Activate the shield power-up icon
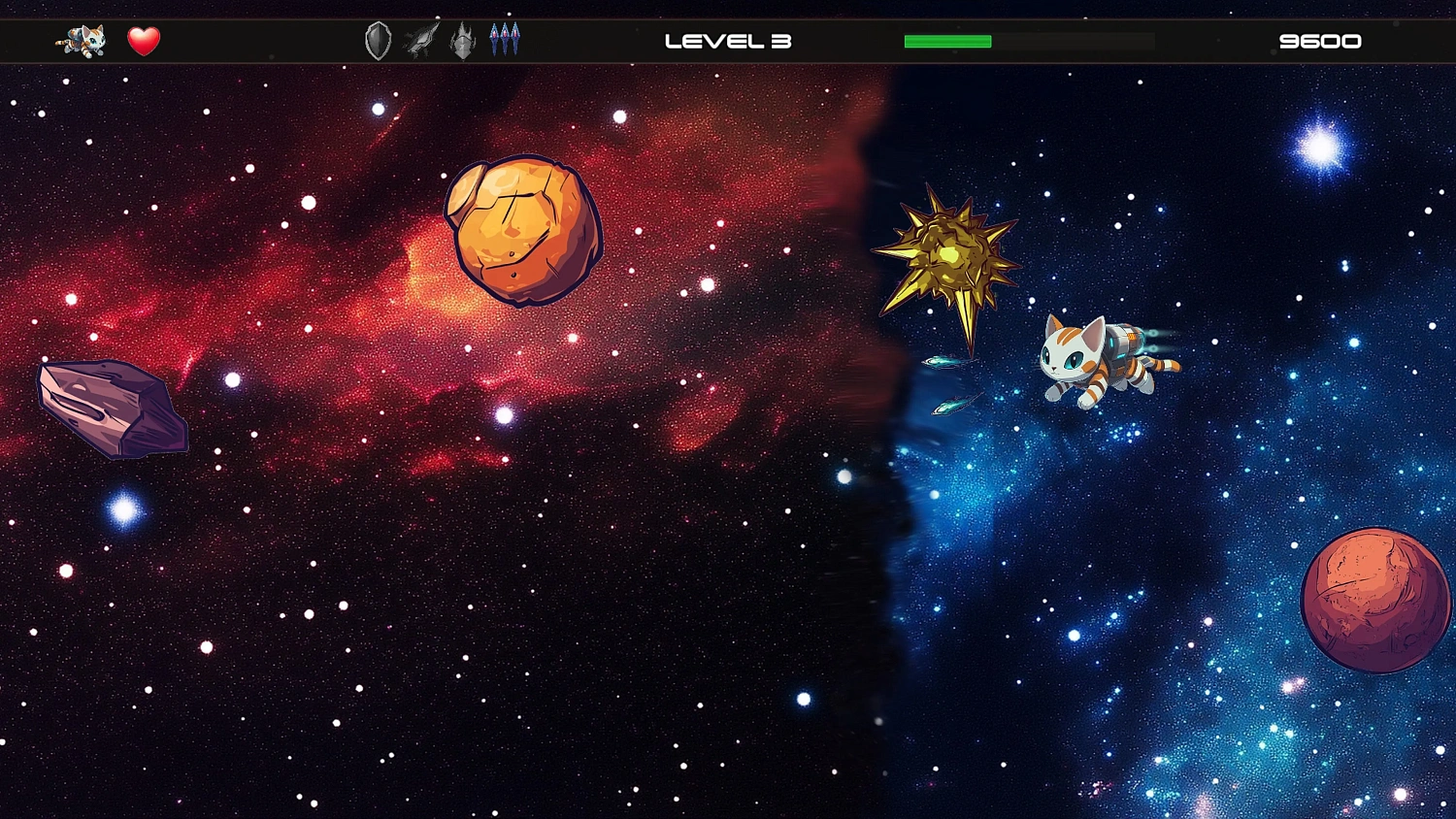Viewport: 1456px width, 819px height. pos(377,41)
